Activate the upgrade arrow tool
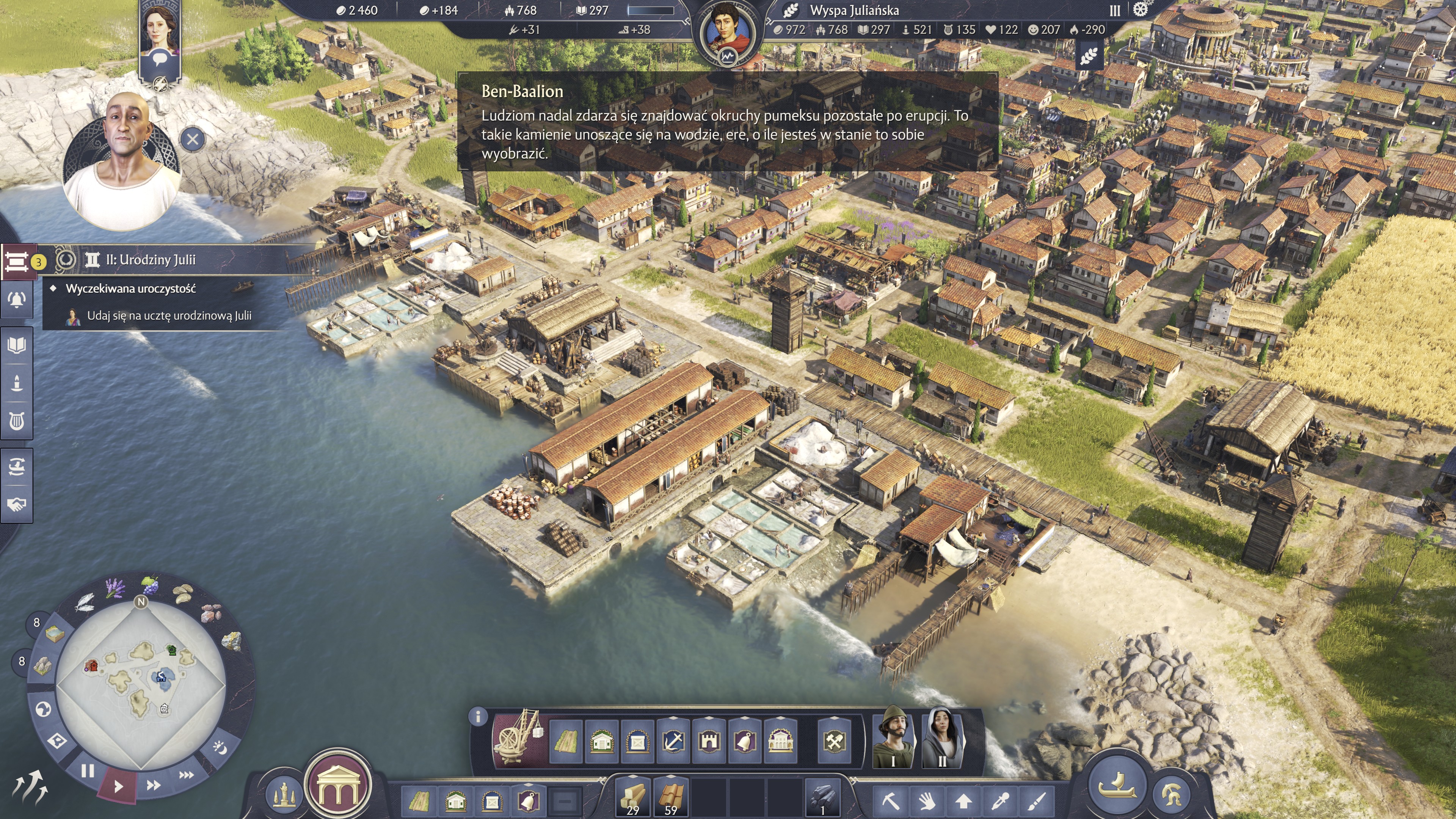Screen dimensions: 1456x819 [964, 800]
